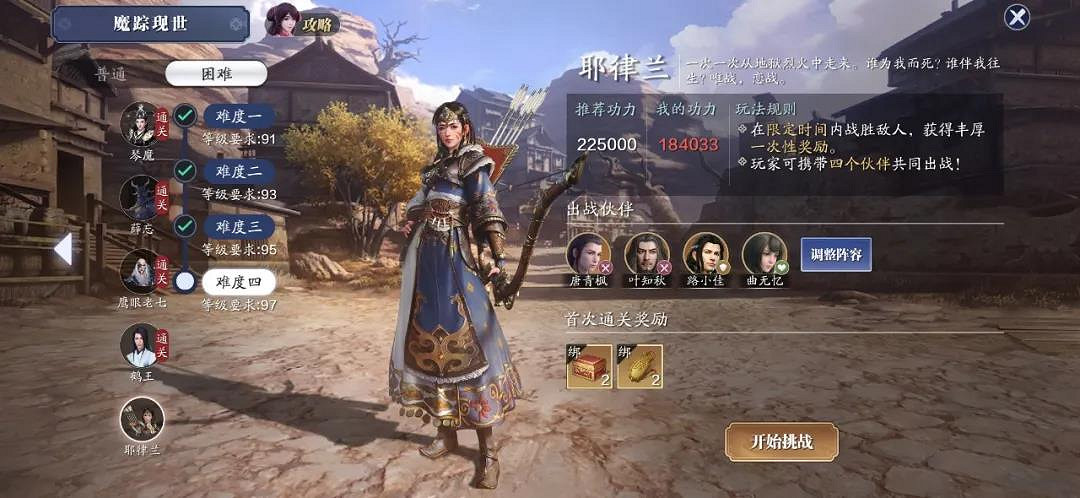Choose boss 鹰眼老七 portrait
This screenshot has width=1080, height=498.
(140, 270)
